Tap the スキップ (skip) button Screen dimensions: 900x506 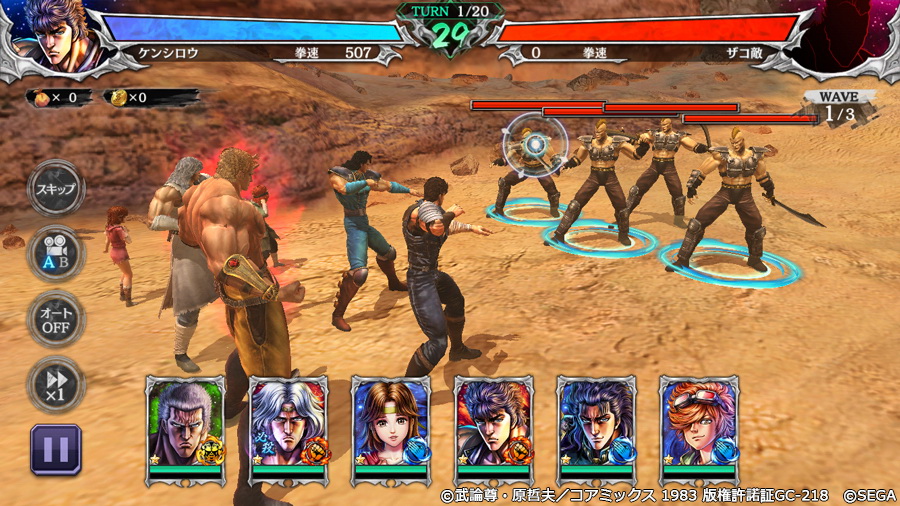coord(55,189)
